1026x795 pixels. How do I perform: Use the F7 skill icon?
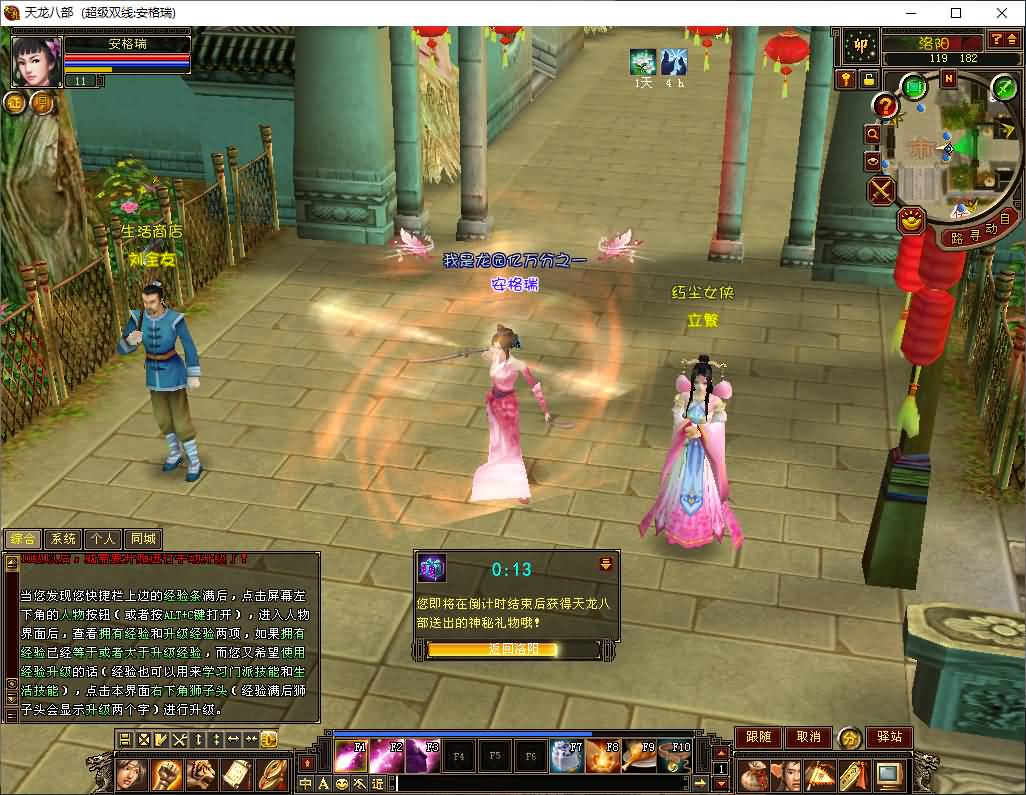point(567,756)
